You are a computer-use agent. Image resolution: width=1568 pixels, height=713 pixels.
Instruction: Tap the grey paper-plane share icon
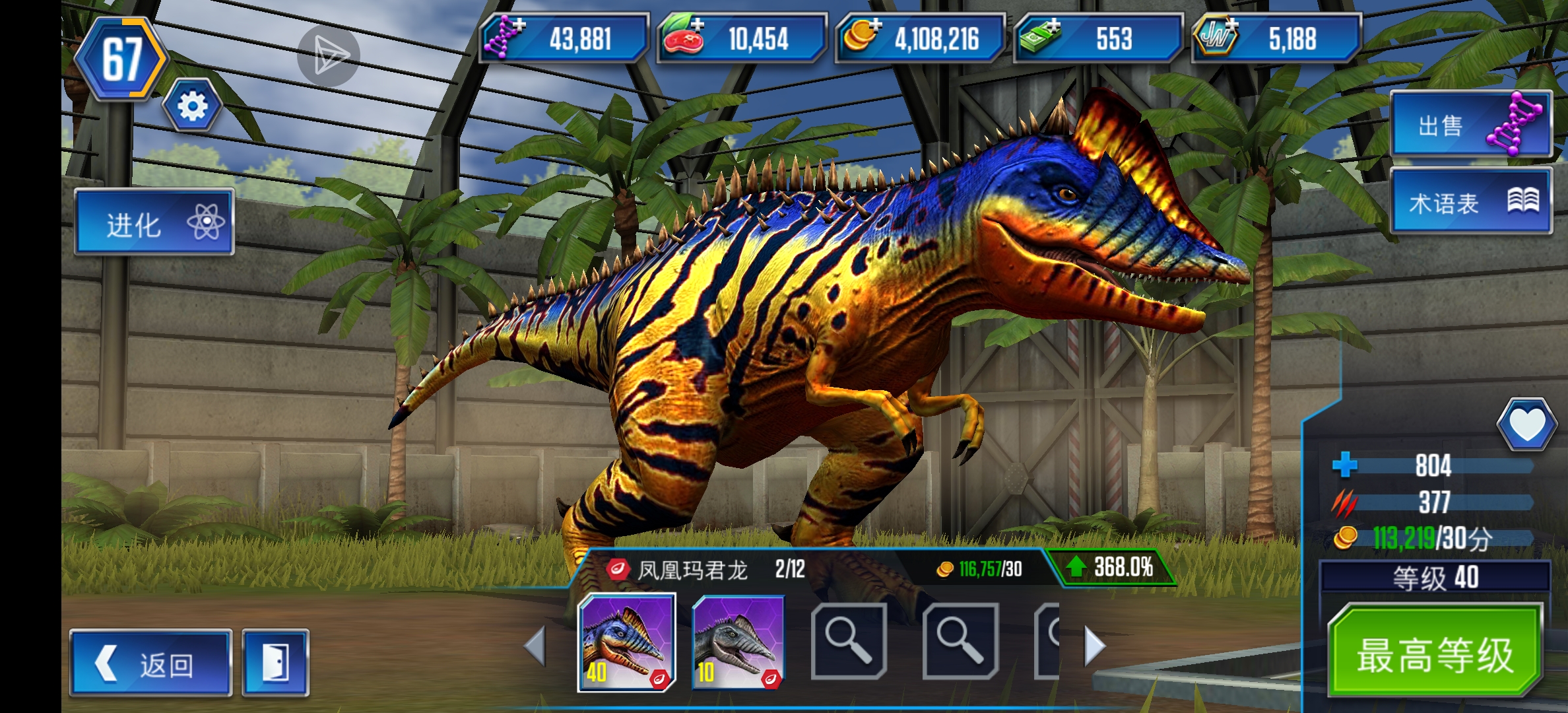pyautogui.click(x=328, y=56)
